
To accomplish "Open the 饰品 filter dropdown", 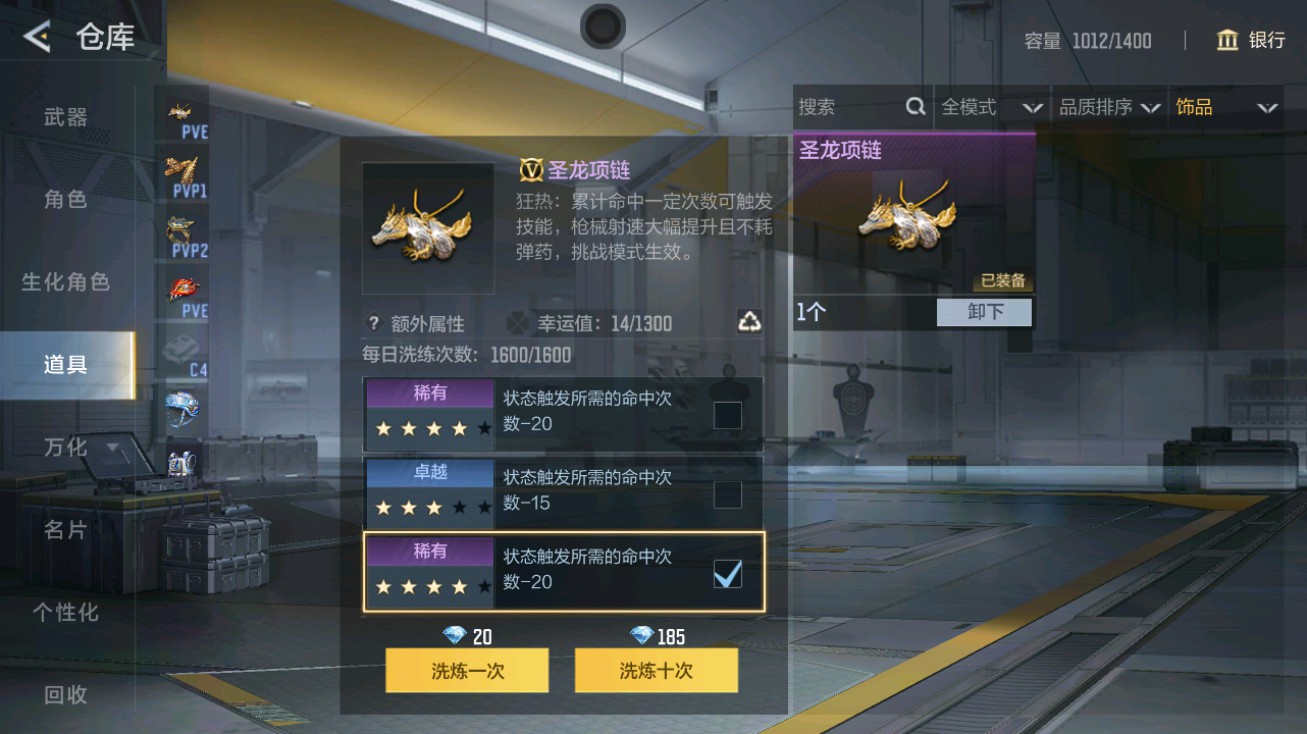I will click(1224, 106).
